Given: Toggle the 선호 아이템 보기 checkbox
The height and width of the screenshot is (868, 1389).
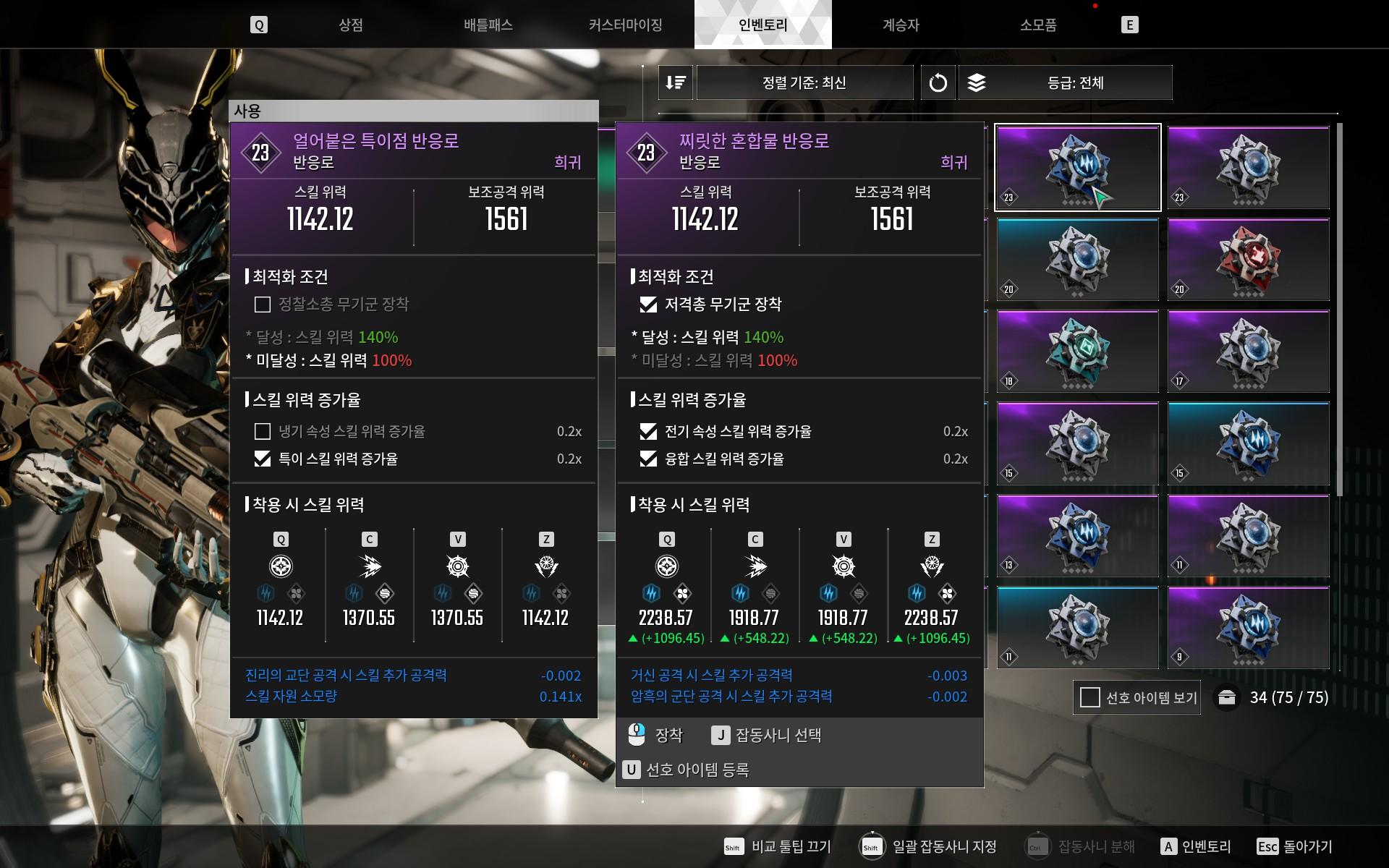Looking at the screenshot, I should tap(1089, 697).
